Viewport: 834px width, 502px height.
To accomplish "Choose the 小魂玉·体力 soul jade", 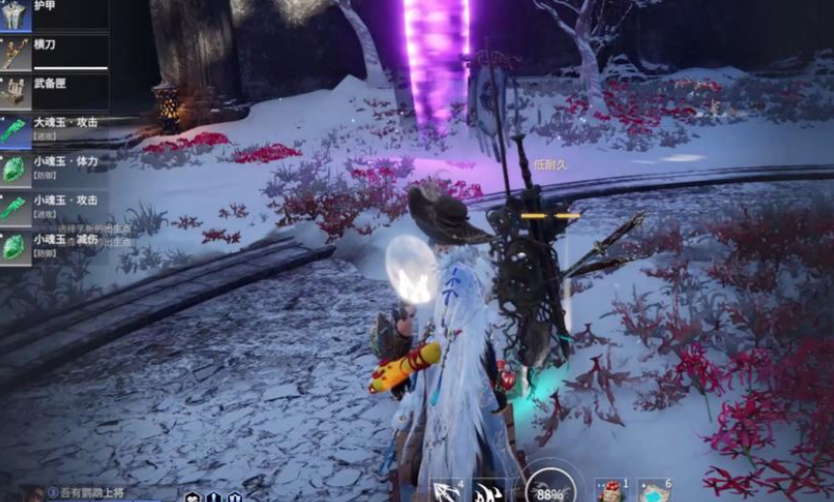I will coord(54,168).
